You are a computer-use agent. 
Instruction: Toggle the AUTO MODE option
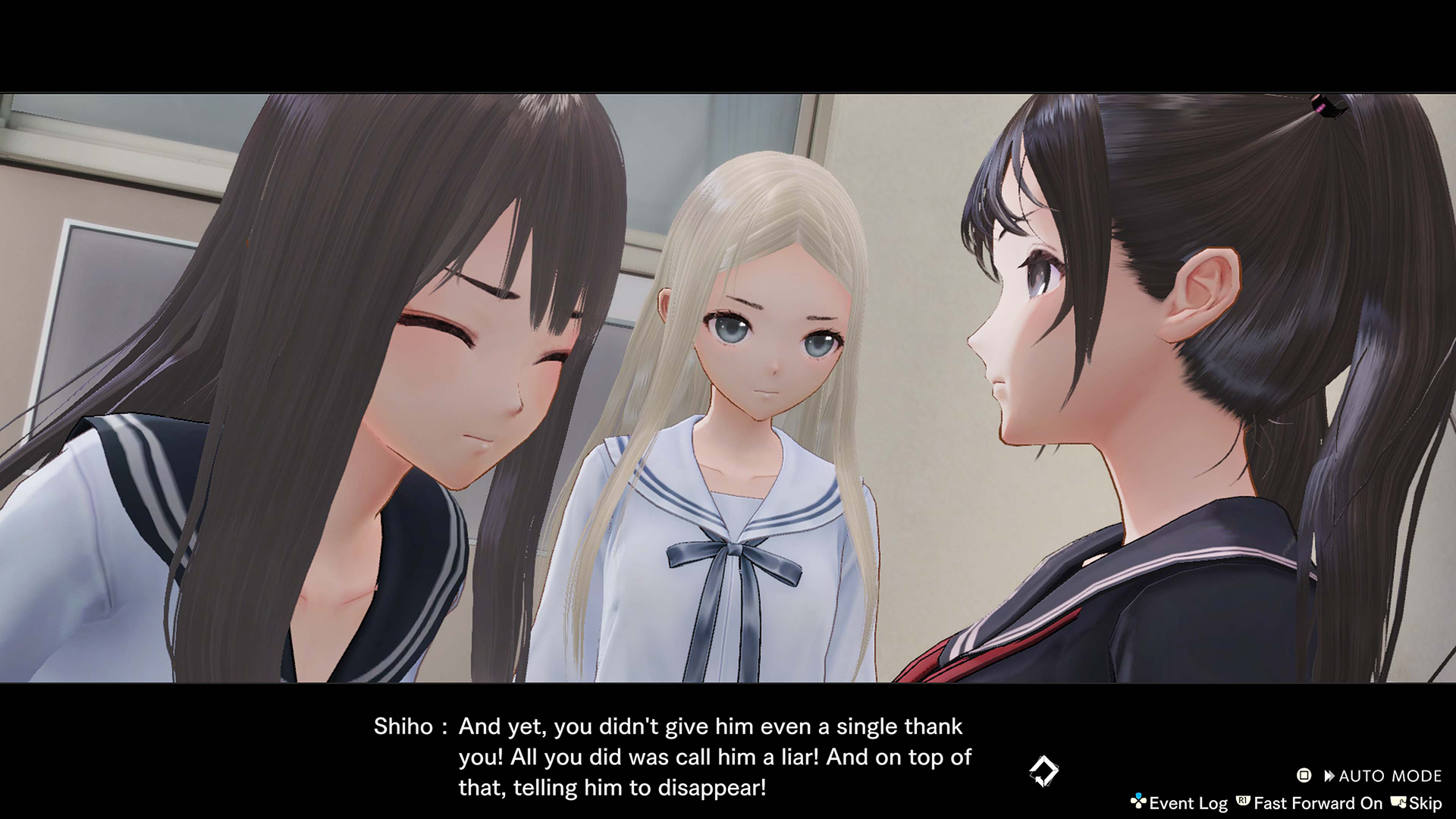pos(1380,776)
